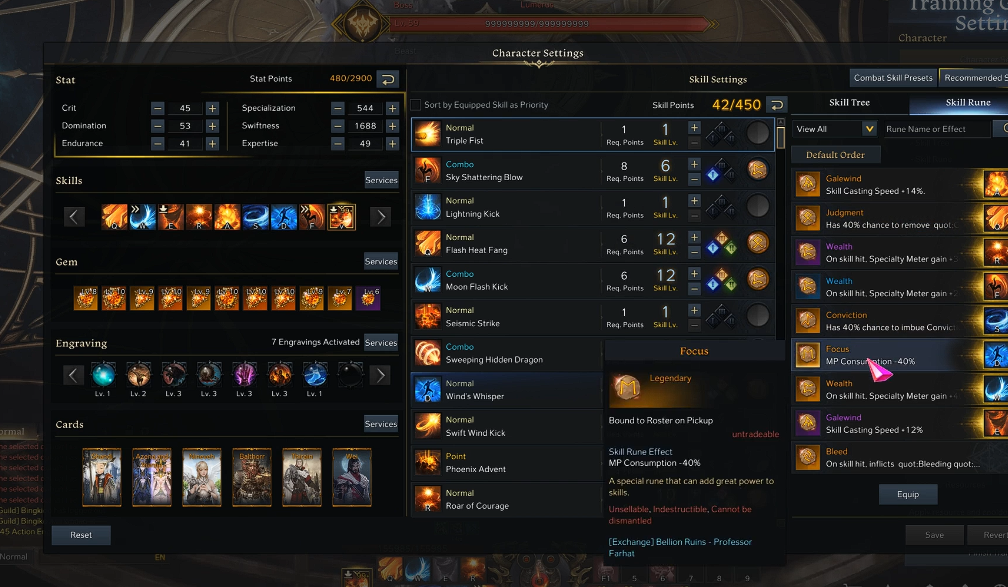Image resolution: width=1008 pixels, height=587 pixels.
Task: Open Services for the Cards section
Action: 381,424
